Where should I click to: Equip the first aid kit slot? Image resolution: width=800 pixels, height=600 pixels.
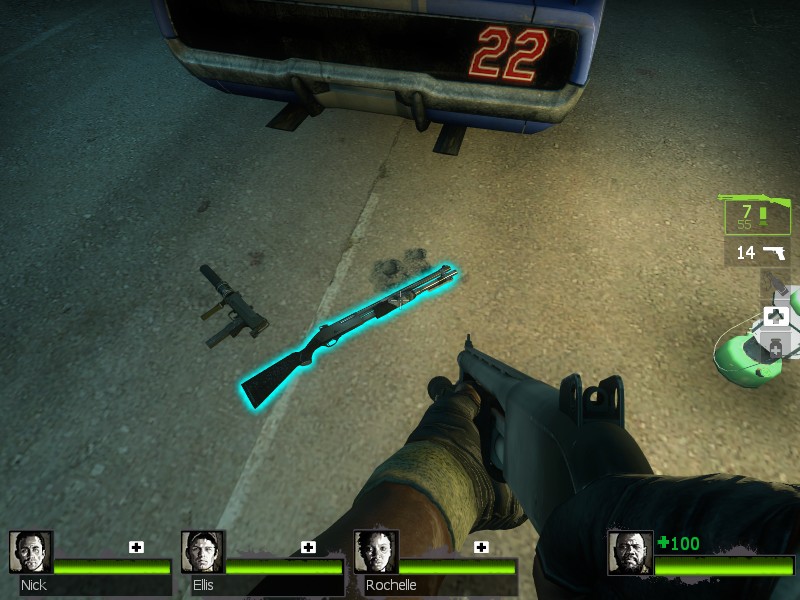pos(776,317)
